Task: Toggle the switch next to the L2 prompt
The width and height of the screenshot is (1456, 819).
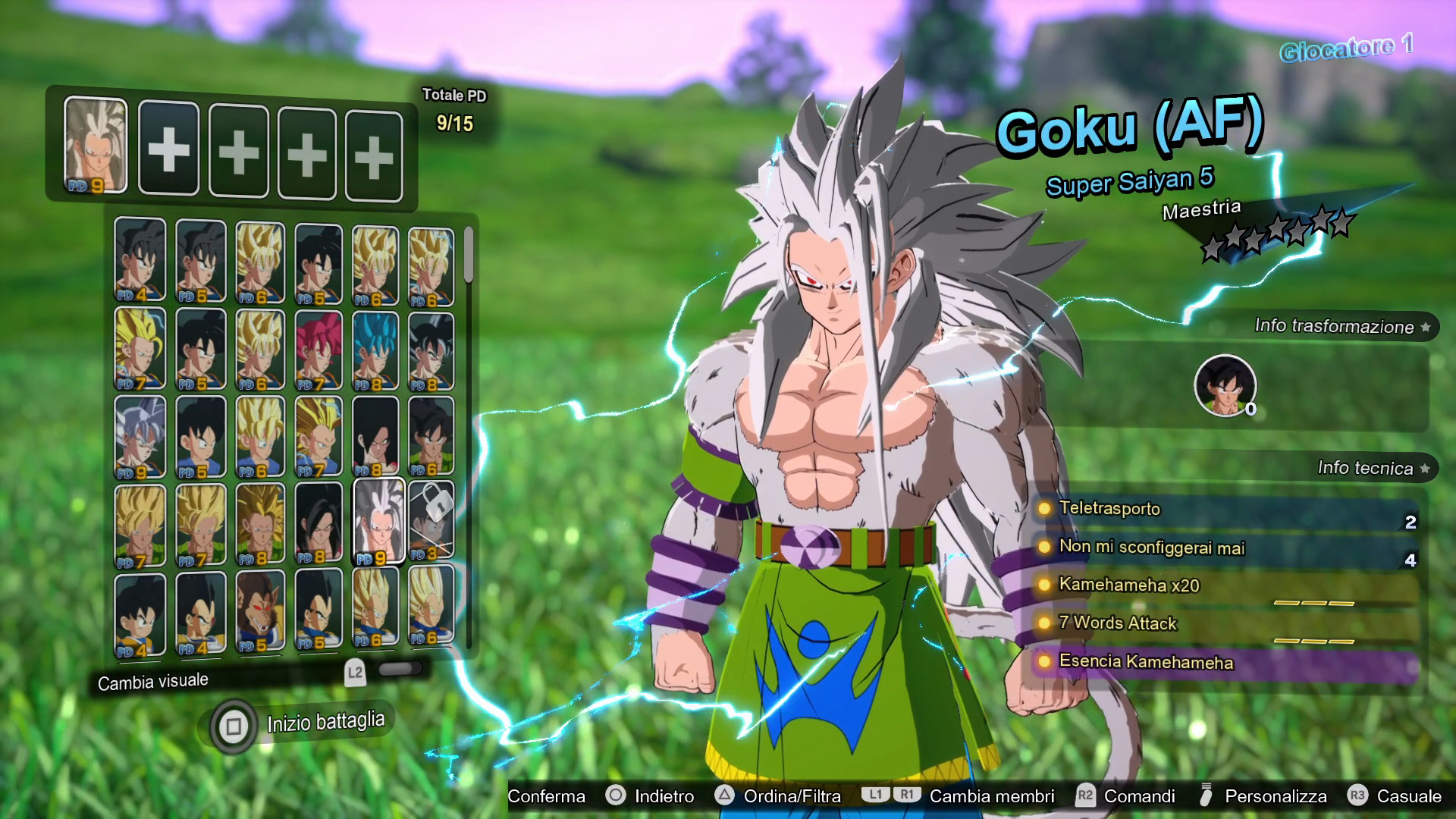Action: point(401,670)
